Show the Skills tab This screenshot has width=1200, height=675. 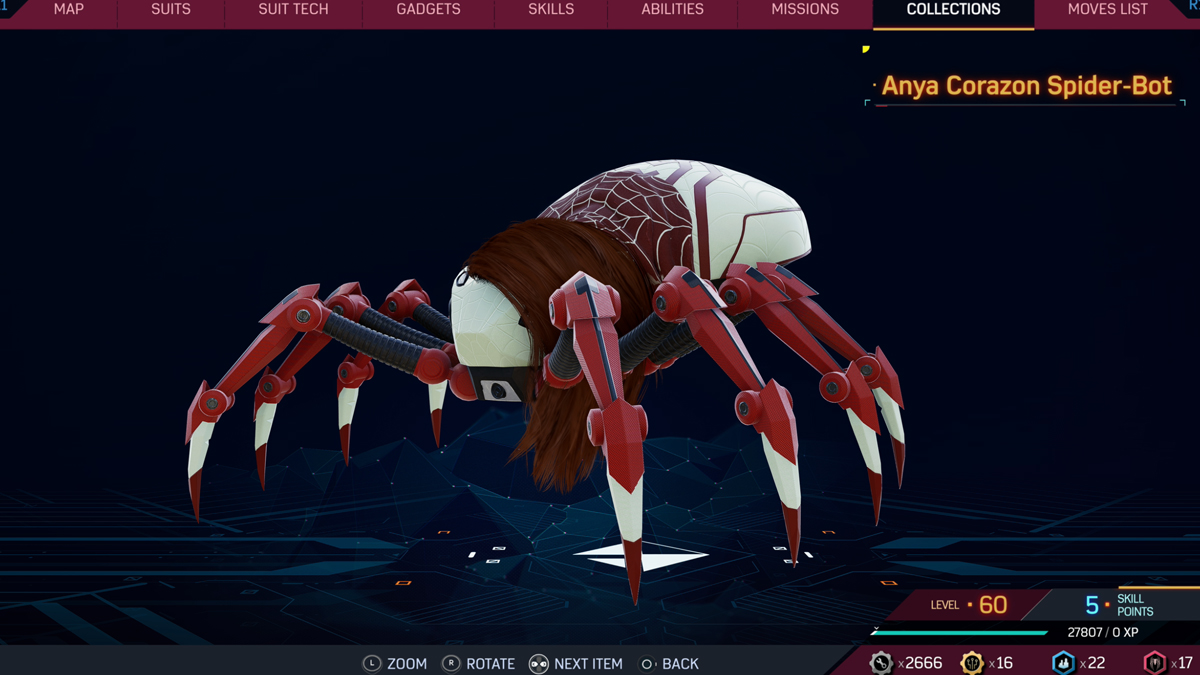tap(551, 10)
